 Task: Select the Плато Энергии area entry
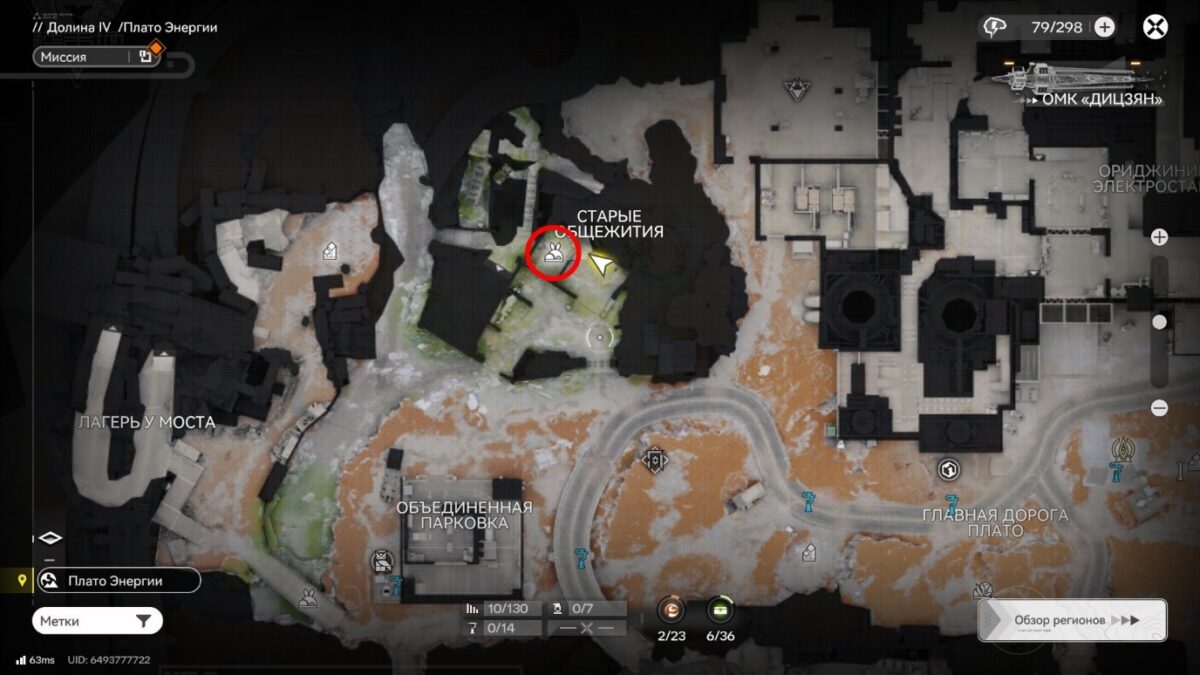[118, 581]
